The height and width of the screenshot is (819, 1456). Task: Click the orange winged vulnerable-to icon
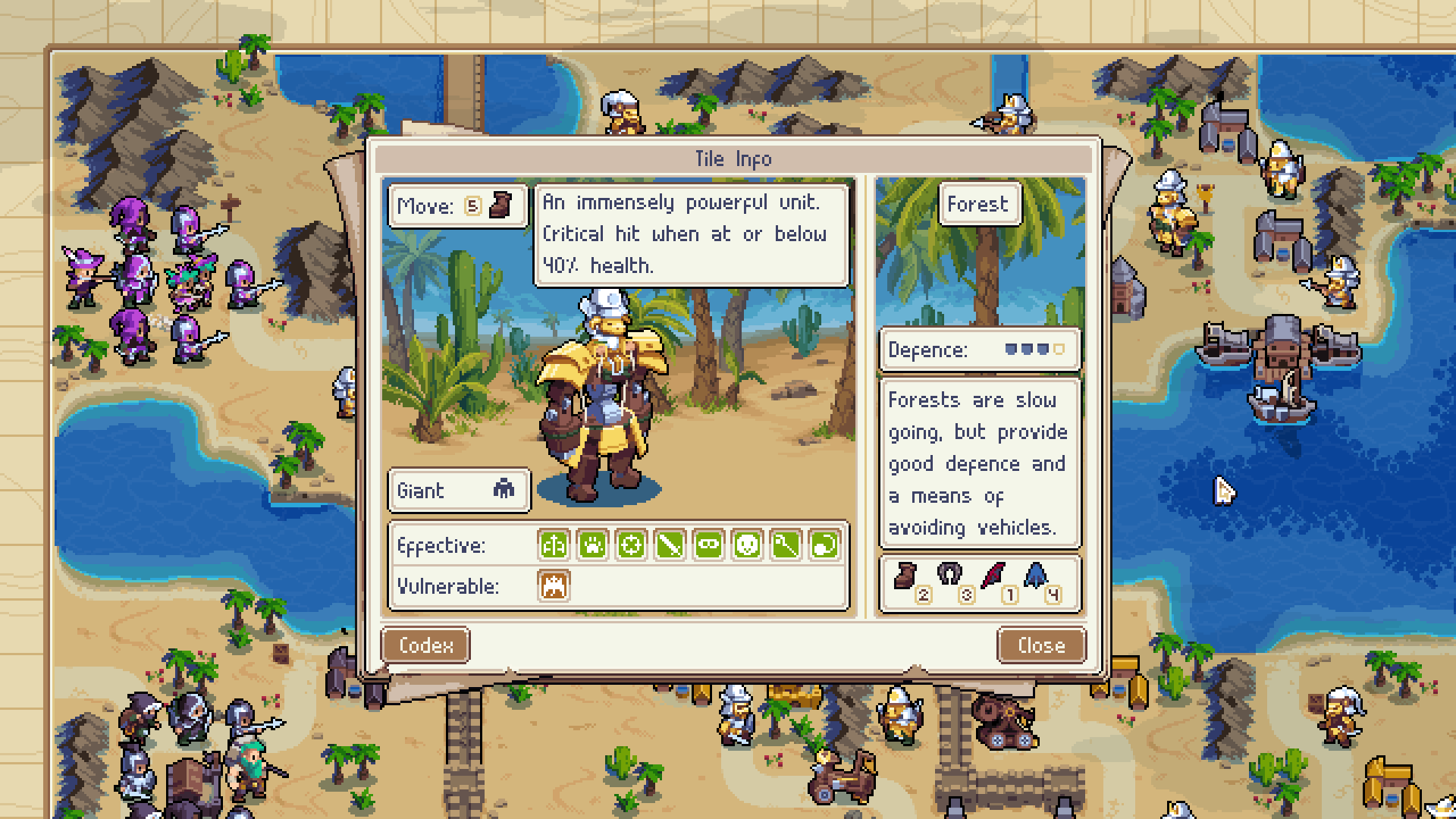point(554,586)
